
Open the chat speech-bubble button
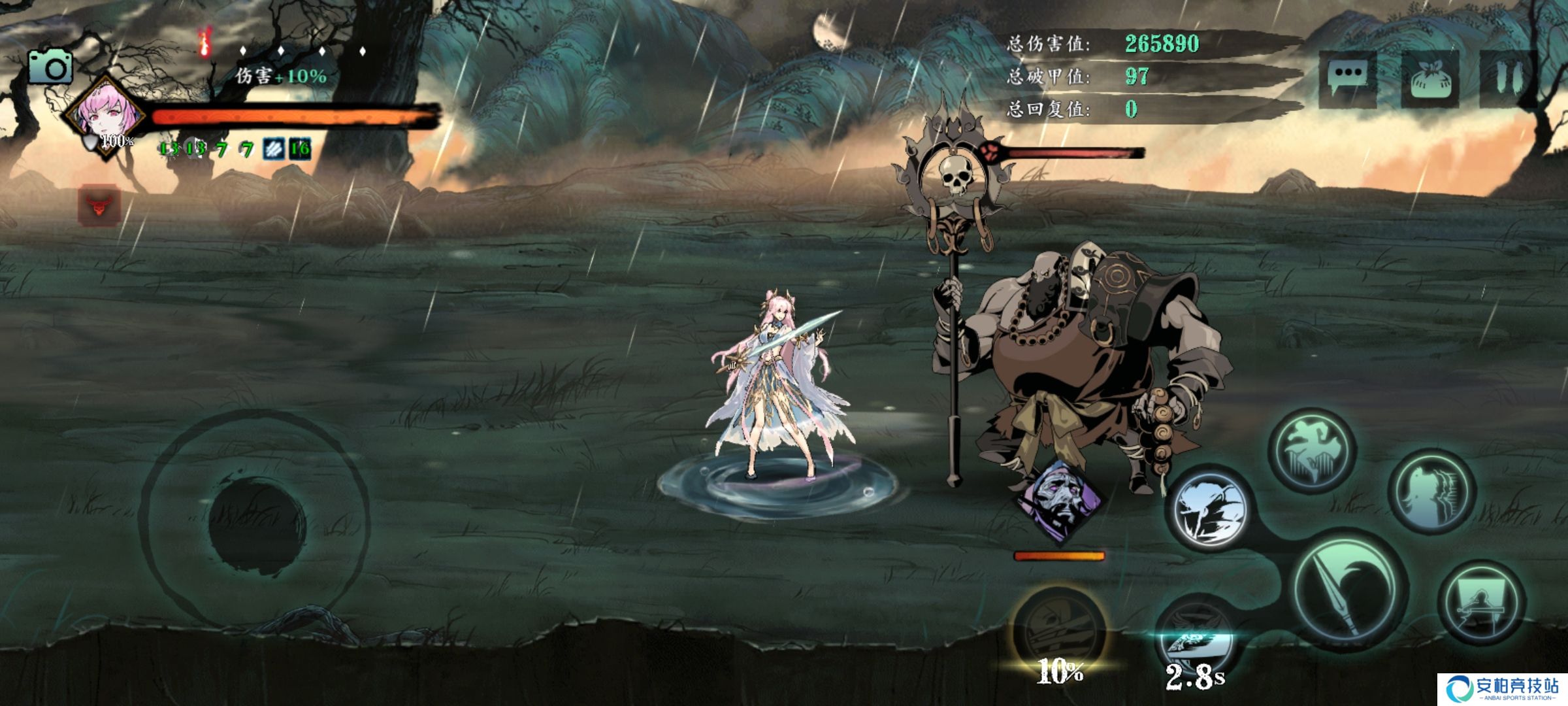click(1347, 78)
